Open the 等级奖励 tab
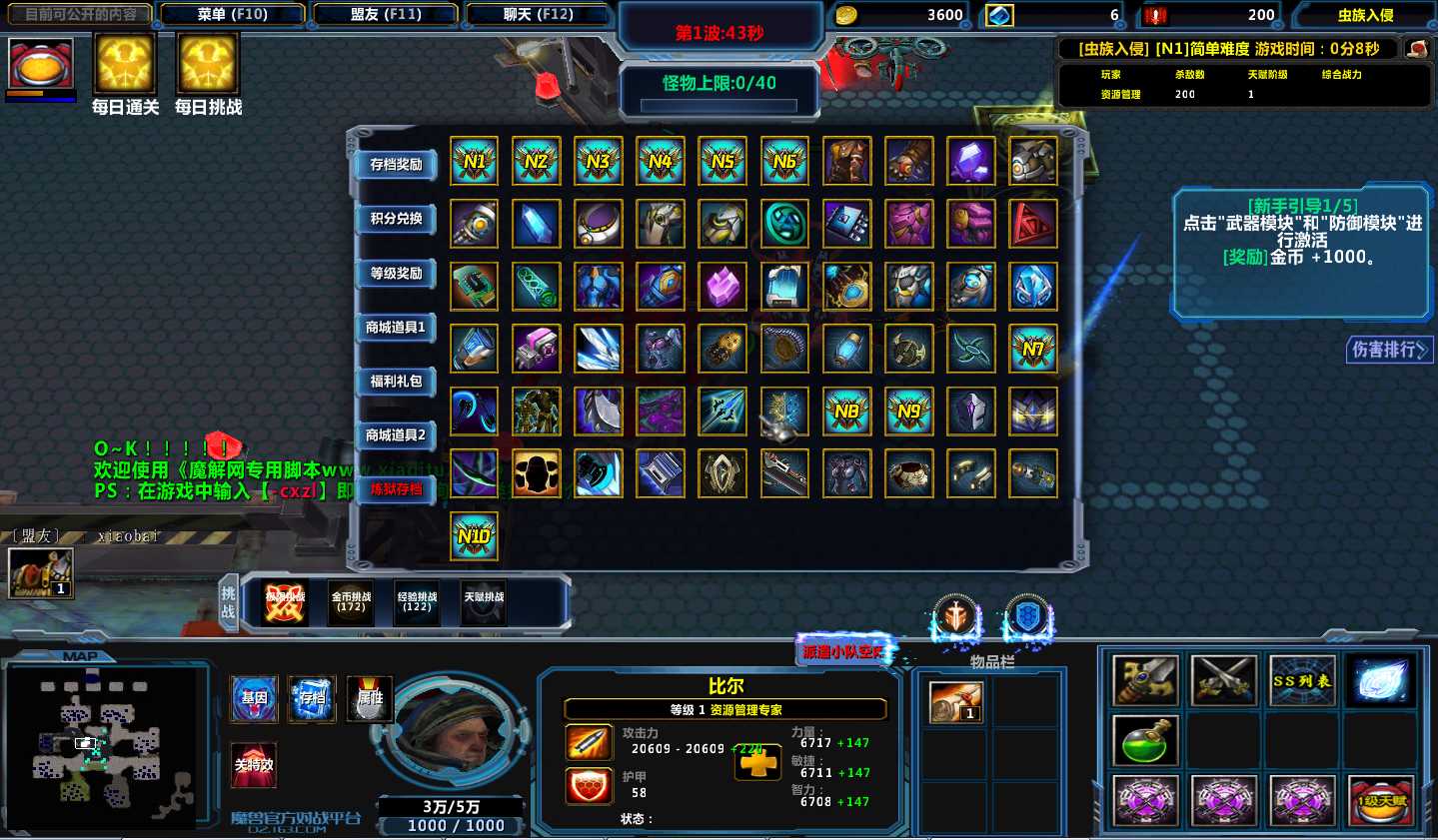1438x840 pixels. [x=396, y=274]
